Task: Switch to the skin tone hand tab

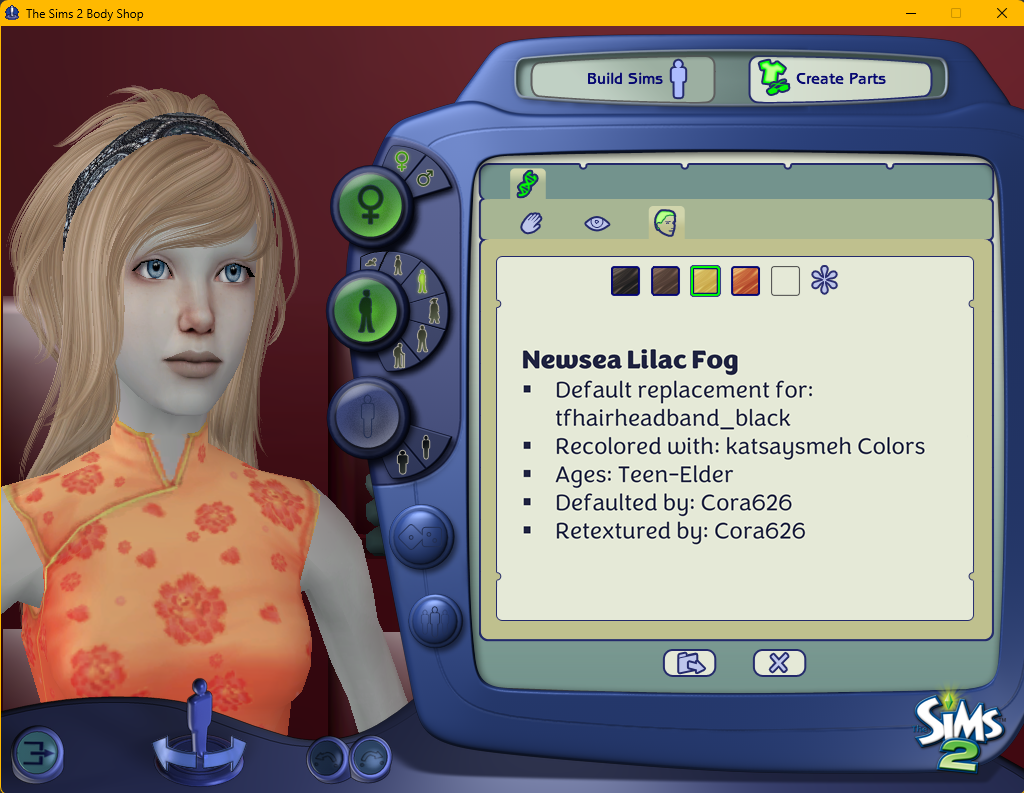Action: click(x=531, y=223)
